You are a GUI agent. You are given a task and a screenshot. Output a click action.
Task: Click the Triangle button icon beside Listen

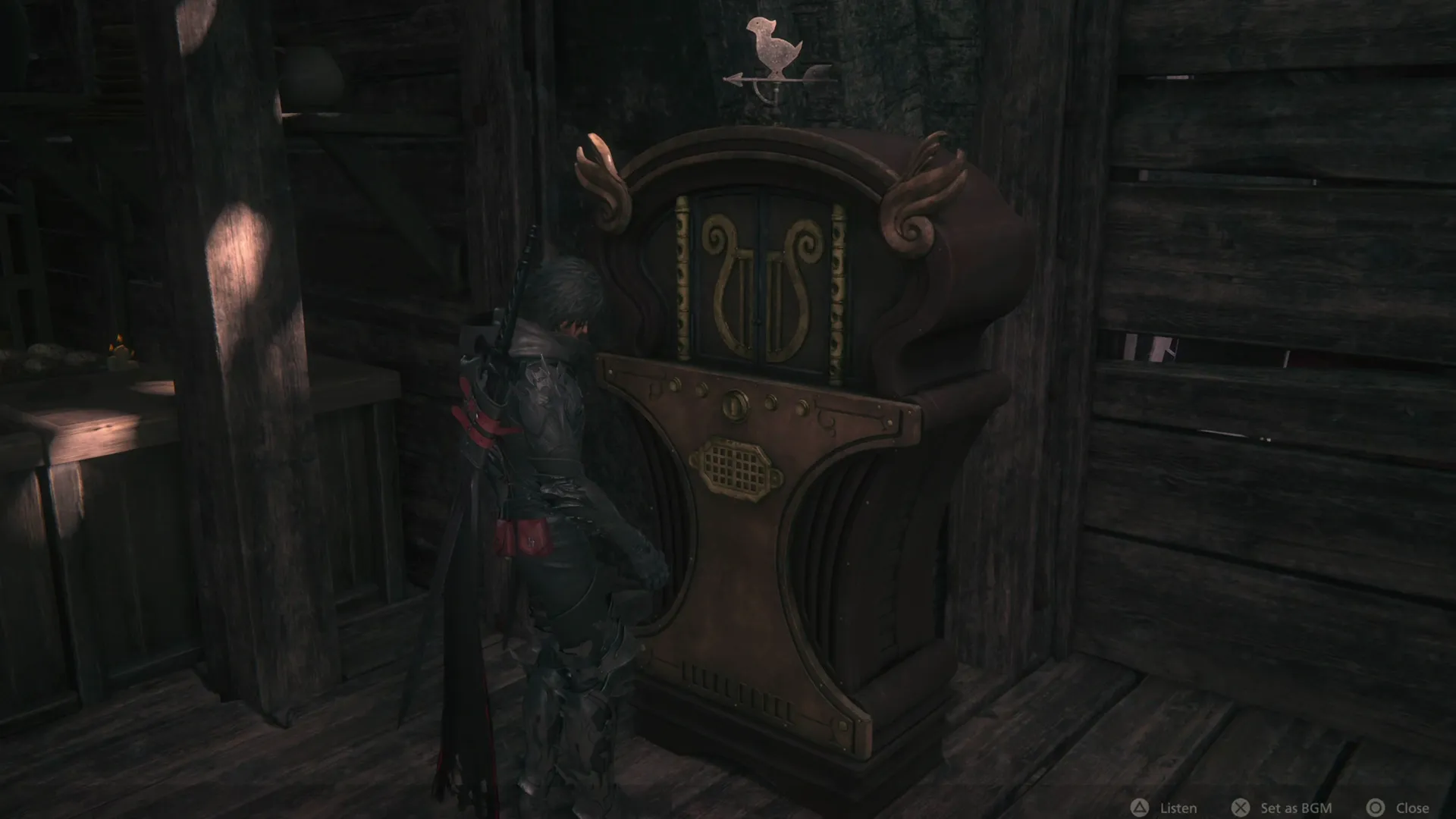click(x=1141, y=807)
